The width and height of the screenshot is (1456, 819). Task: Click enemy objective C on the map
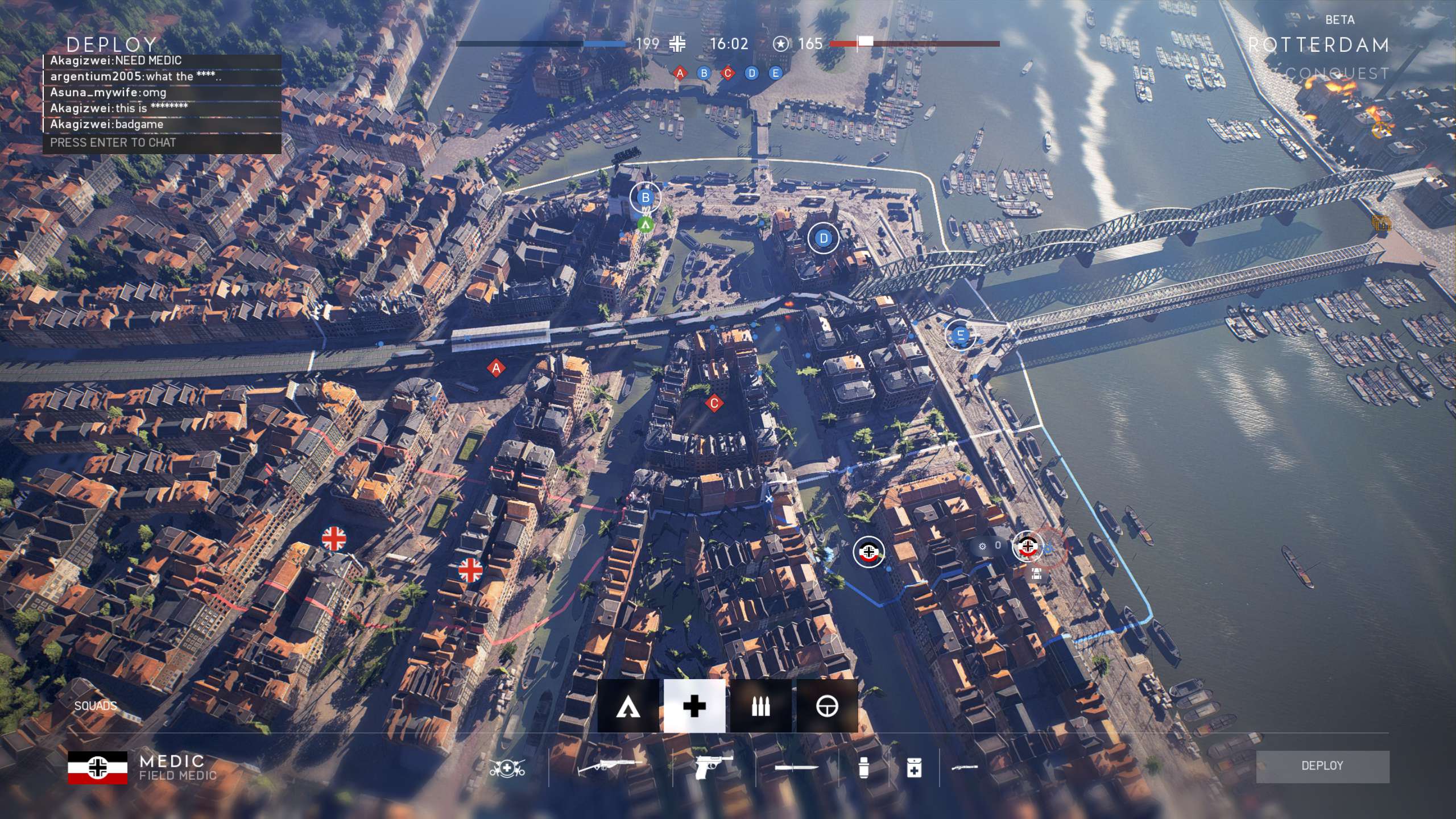point(714,404)
